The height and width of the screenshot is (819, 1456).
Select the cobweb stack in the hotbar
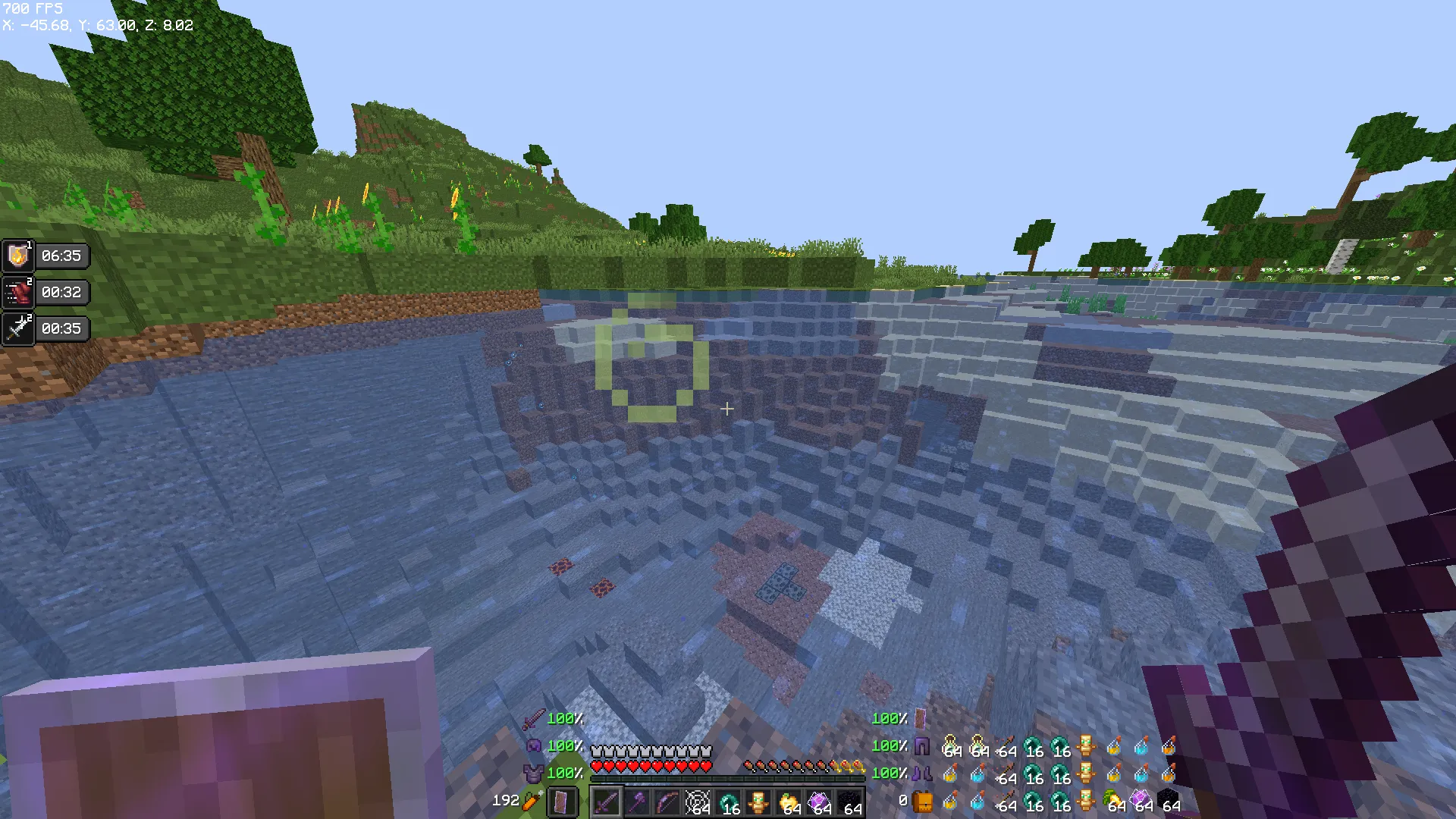click(698, 803)
